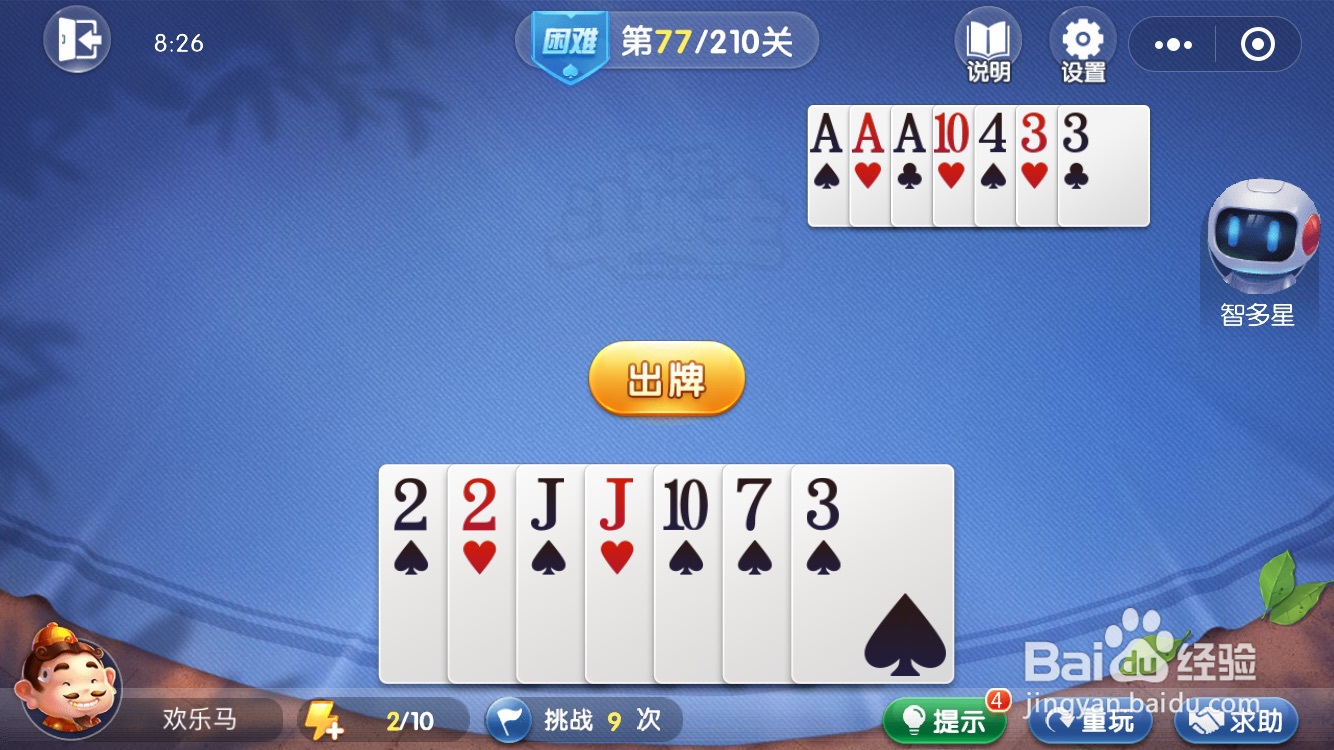Click the lightbulb icon on 提示 button
Screen dimensions: 1334x750
tap(916, 719)
